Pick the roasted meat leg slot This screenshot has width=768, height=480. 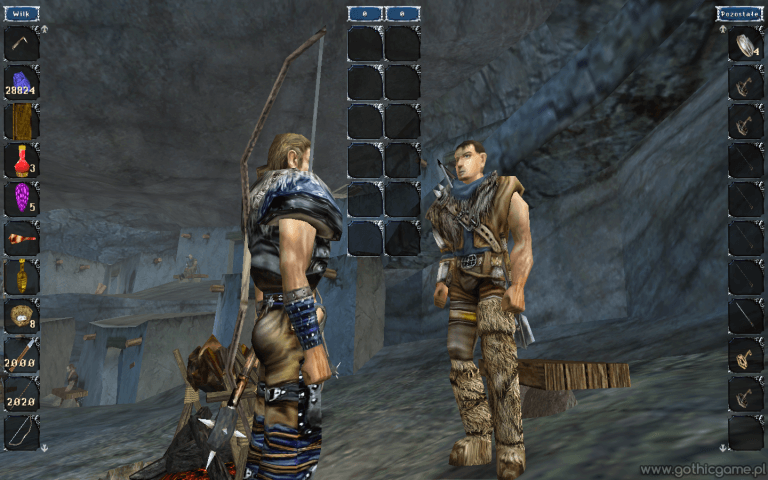(21, 238)
